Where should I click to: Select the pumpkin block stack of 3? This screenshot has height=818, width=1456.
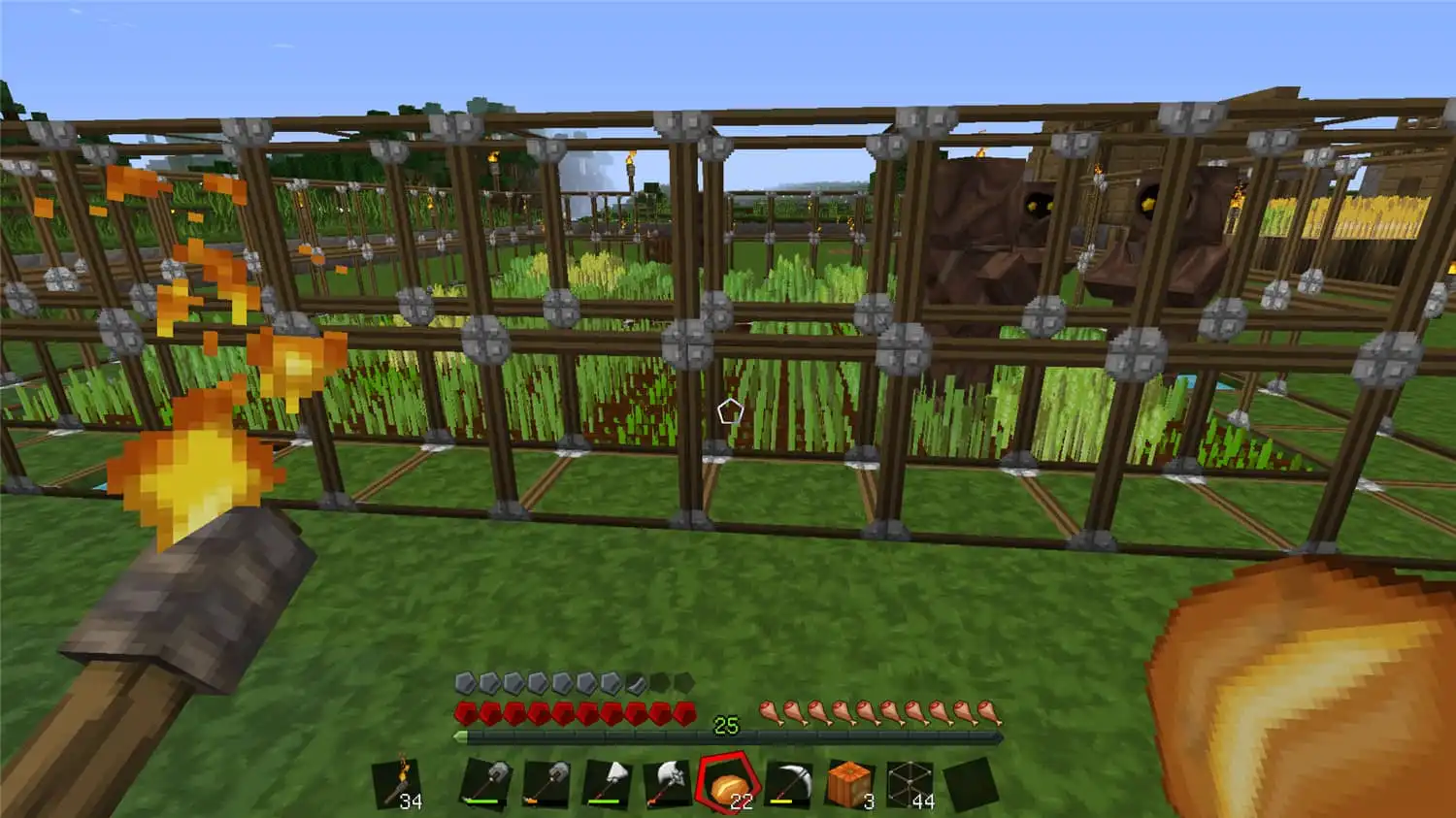847,781
